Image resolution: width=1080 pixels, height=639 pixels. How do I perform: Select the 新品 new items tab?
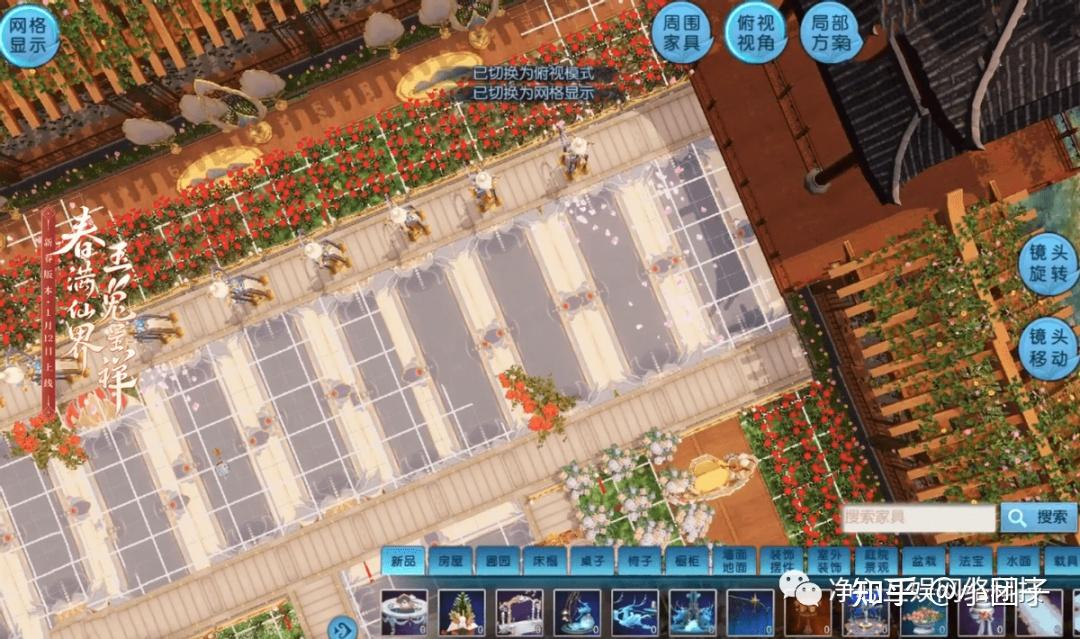point(403,561)
